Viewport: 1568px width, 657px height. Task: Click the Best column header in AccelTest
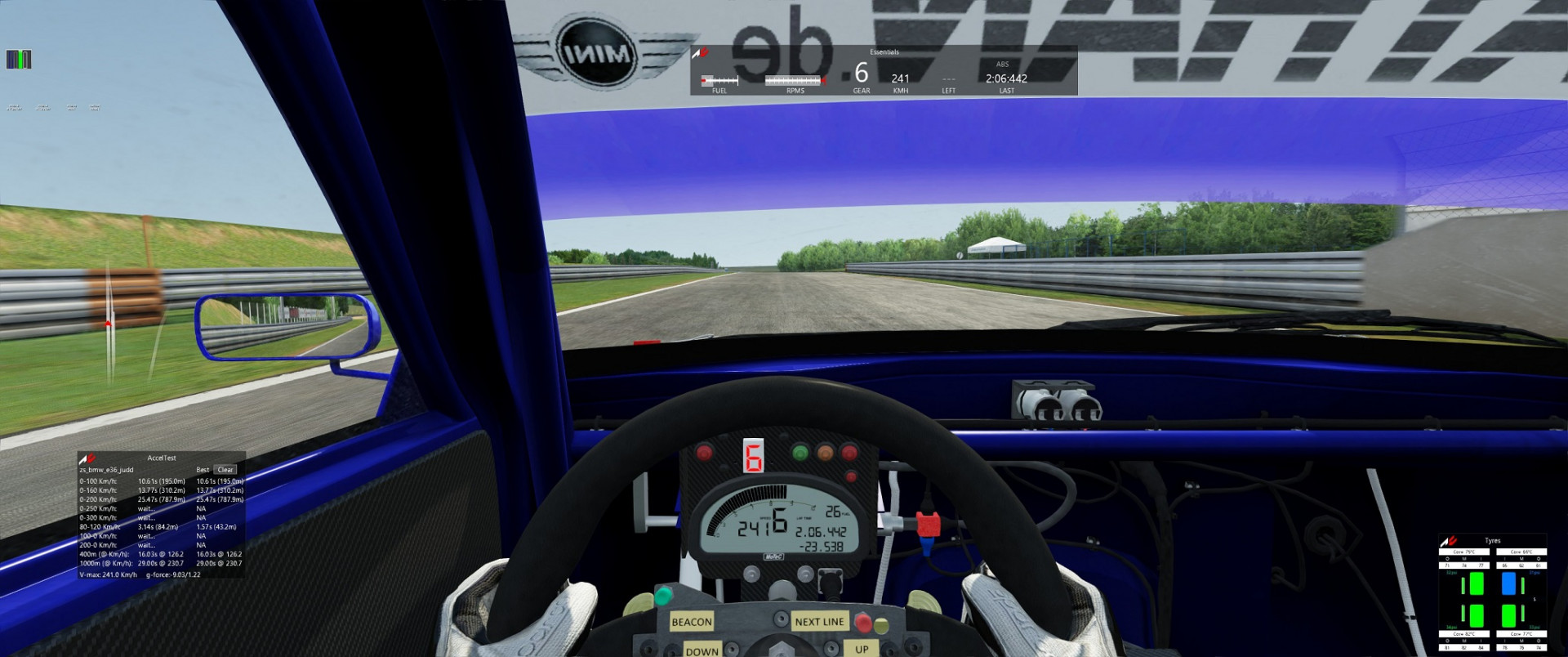pyautogui.click(x=201, y=469)
